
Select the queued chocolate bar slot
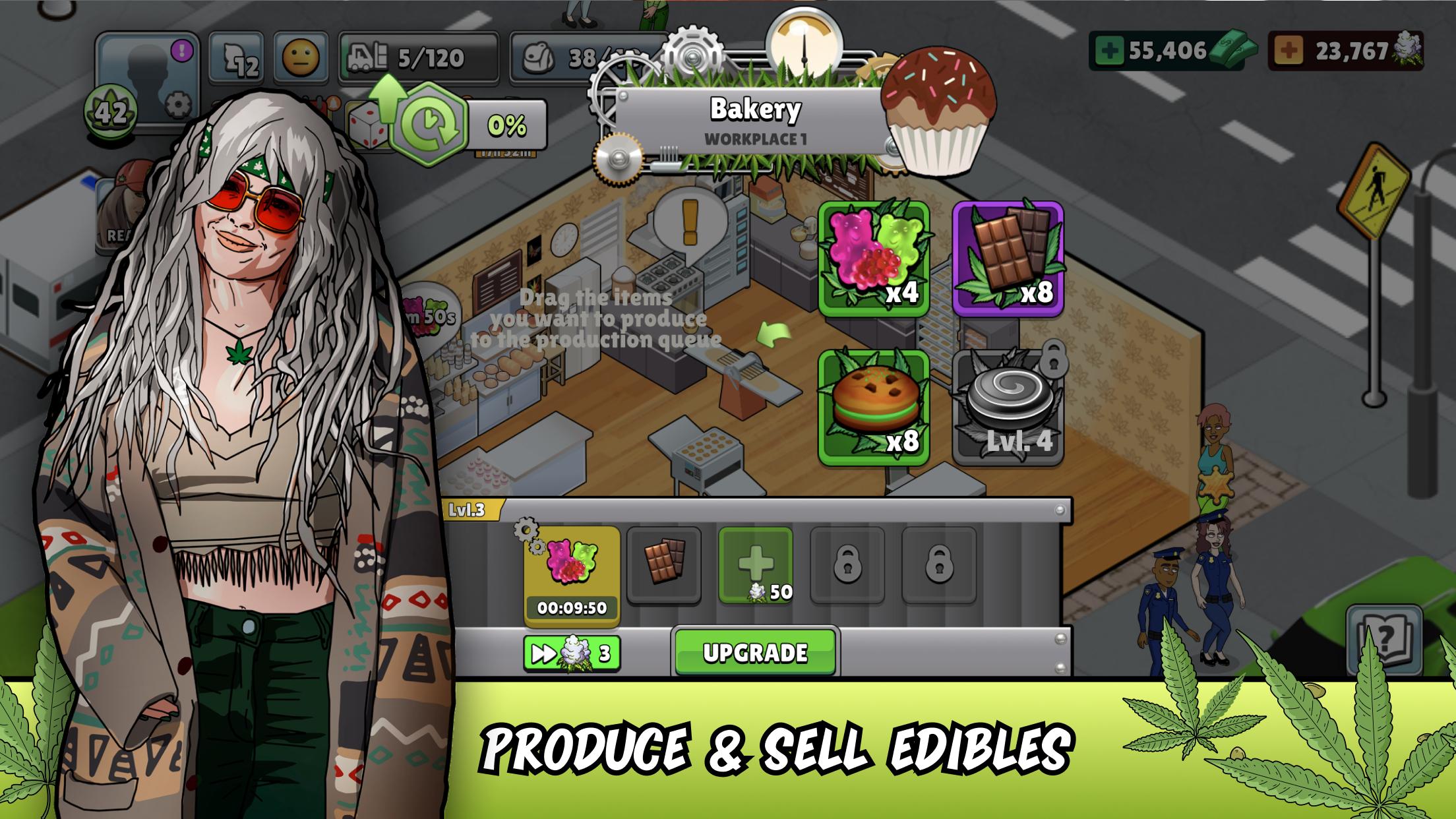(x=663, y=564)
